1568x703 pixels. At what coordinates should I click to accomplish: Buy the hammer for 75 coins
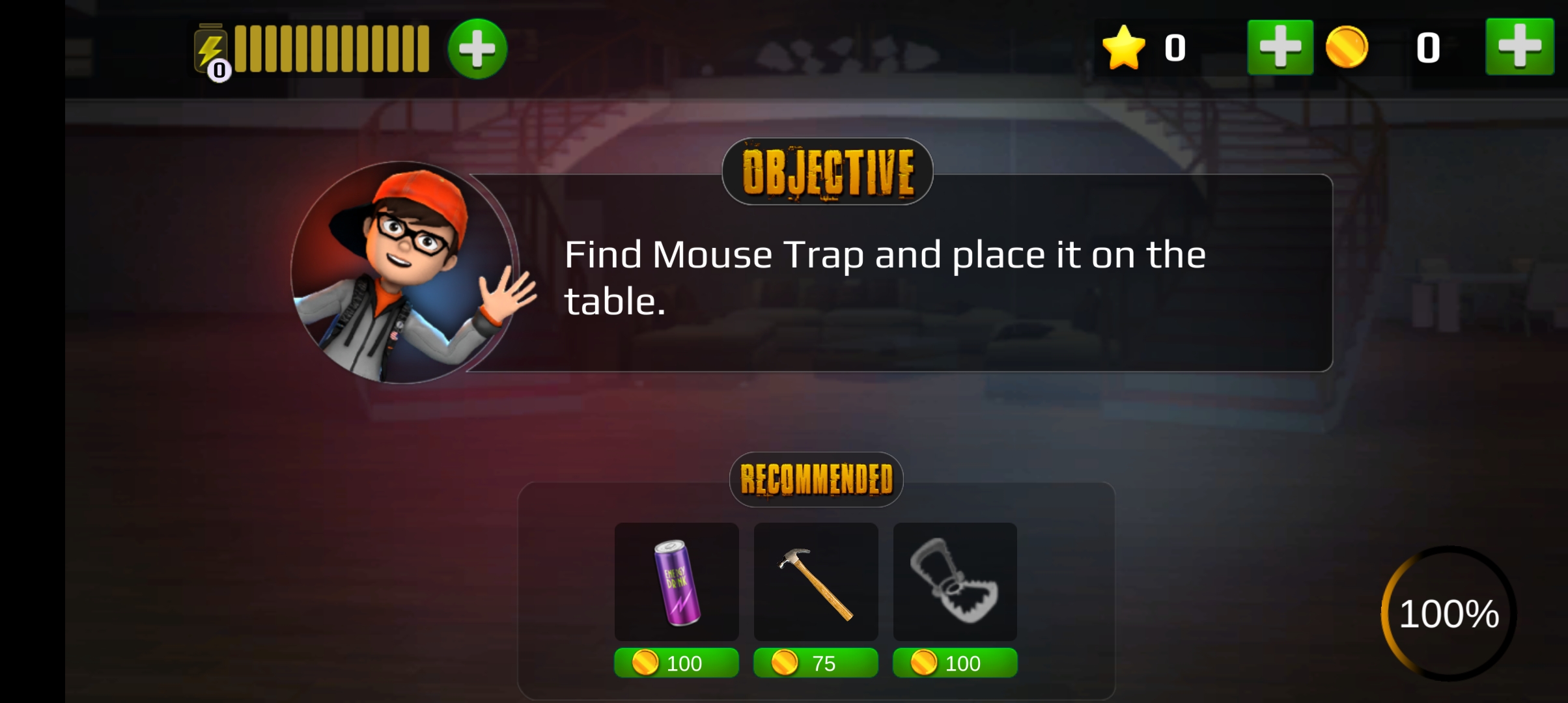816,663
